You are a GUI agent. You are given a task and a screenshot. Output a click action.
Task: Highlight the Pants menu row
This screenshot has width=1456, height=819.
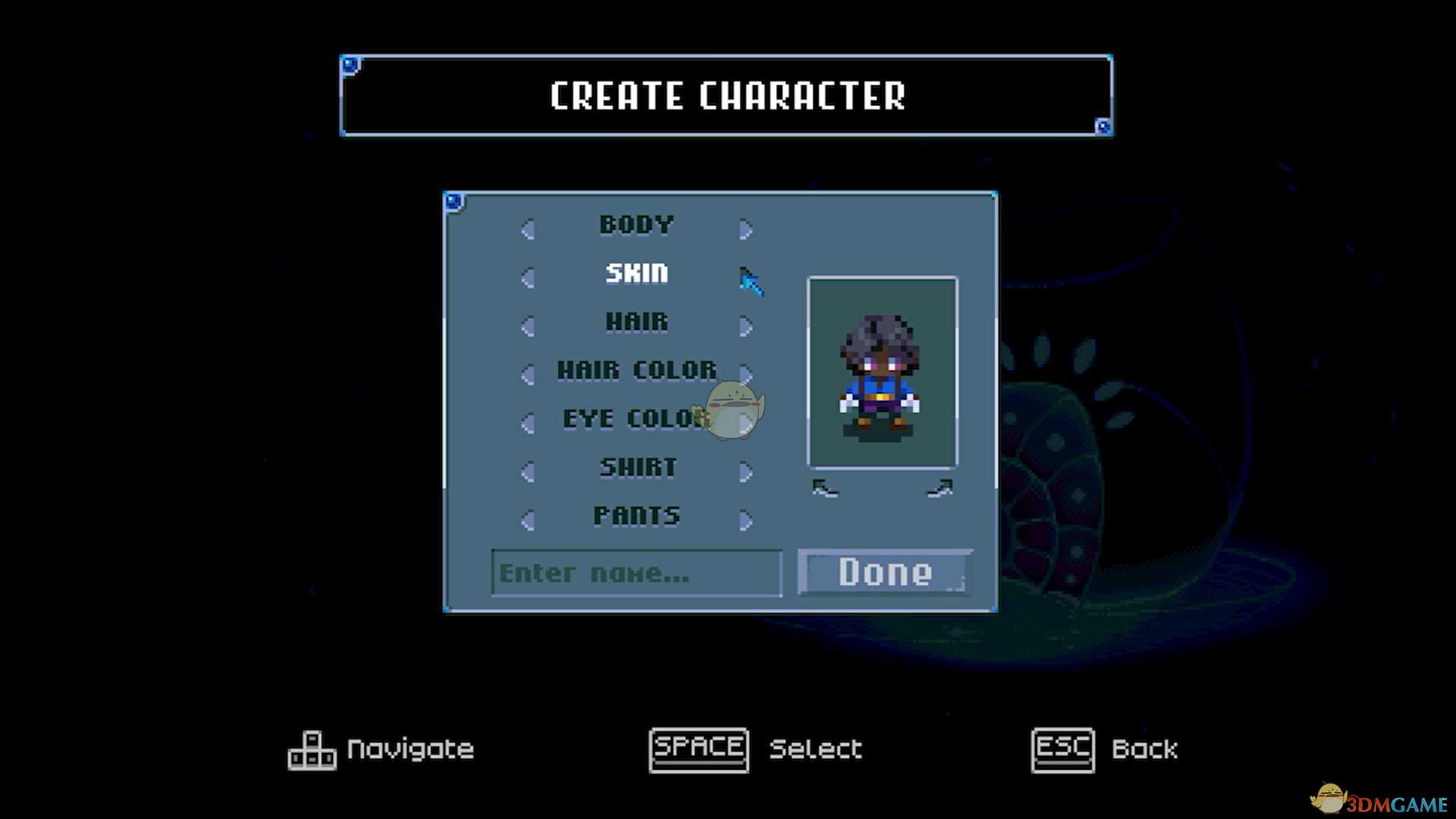coord(636,516)
